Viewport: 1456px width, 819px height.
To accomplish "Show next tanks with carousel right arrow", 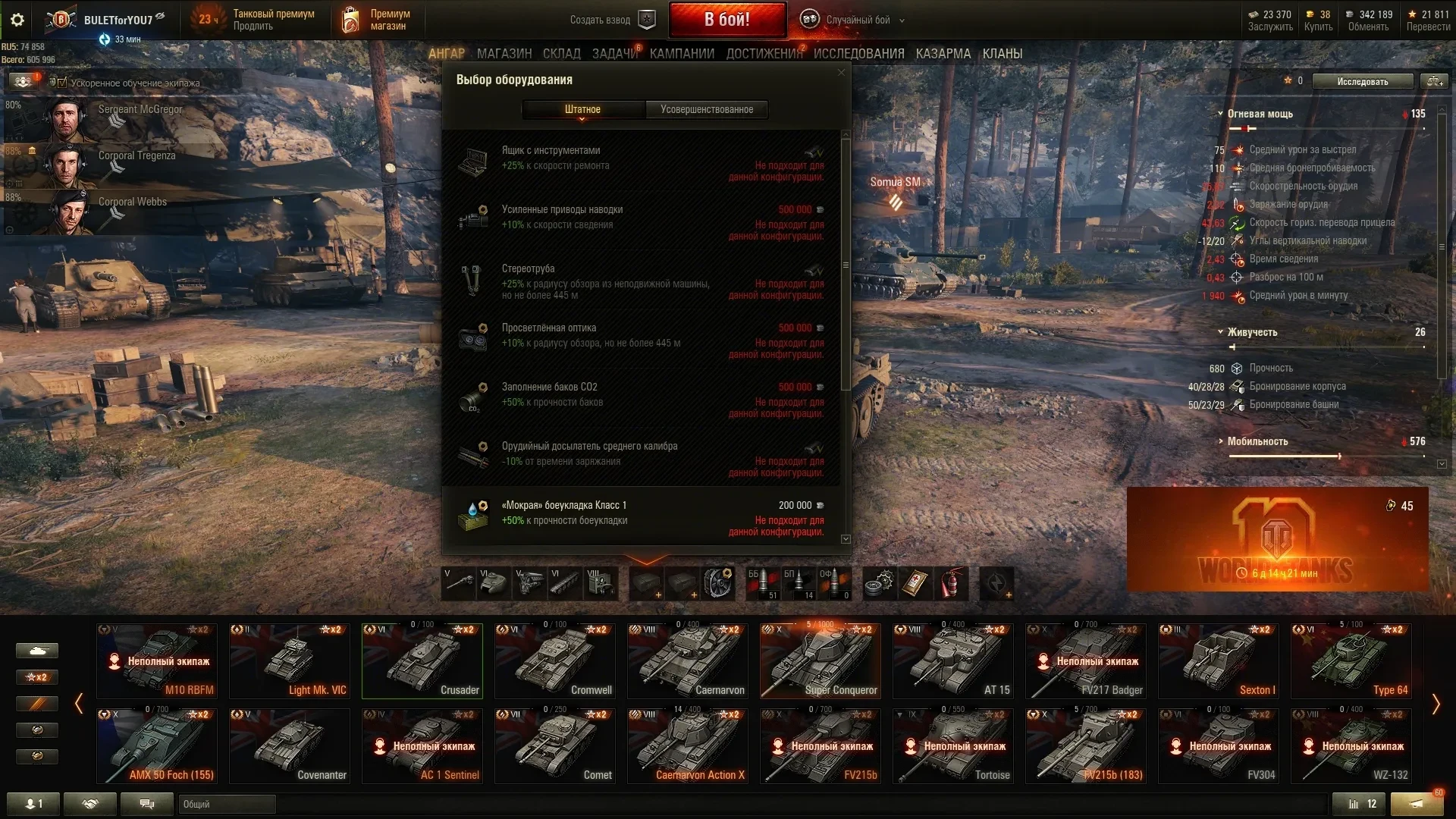I will (x=1435, y=704).
